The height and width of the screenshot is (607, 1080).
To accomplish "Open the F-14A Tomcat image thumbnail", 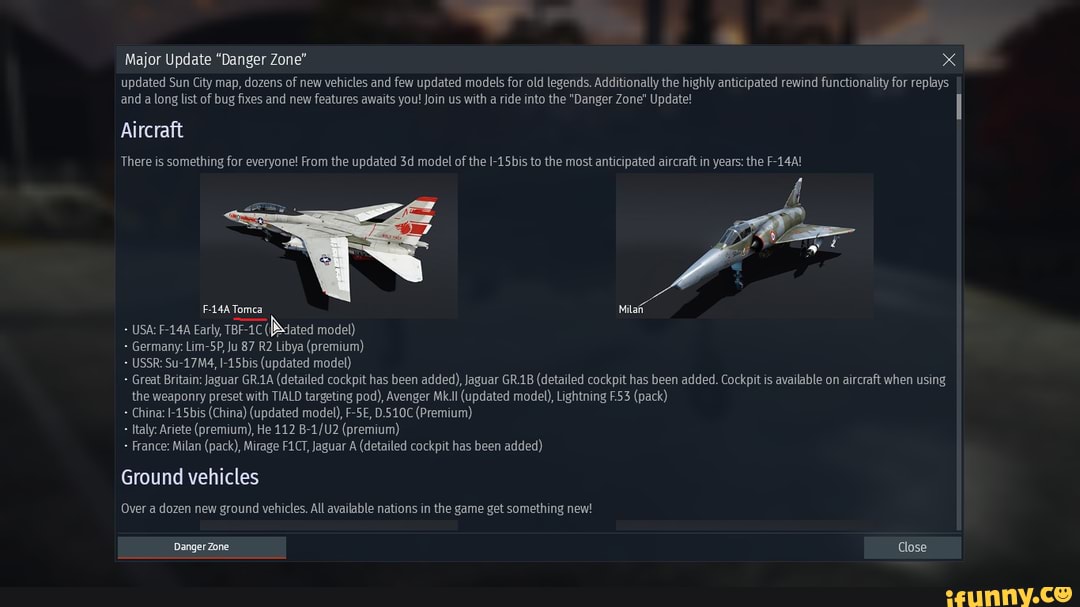I will click(329, 245).
